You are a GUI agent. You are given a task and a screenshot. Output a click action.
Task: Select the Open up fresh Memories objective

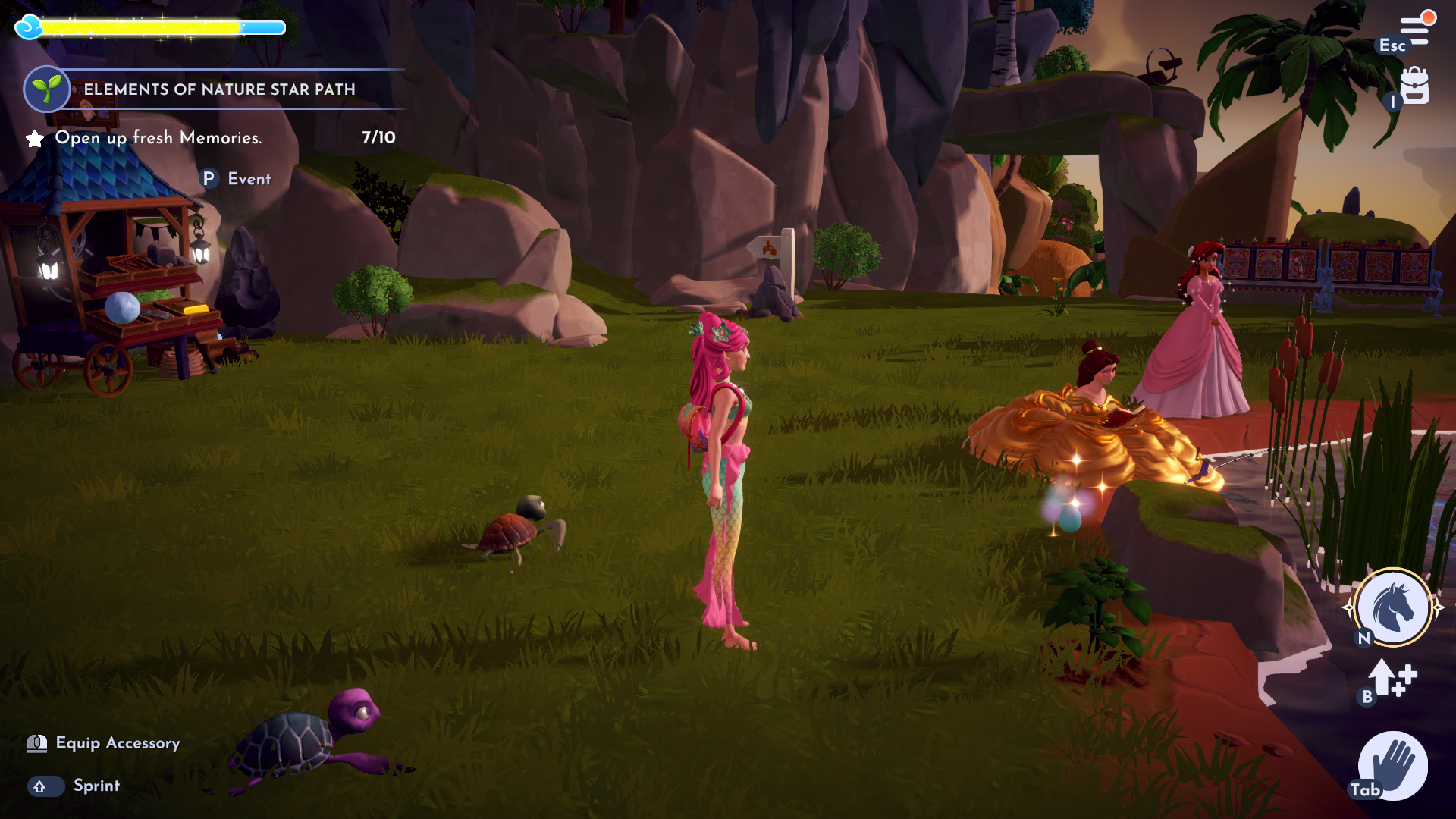pos(158,138)
